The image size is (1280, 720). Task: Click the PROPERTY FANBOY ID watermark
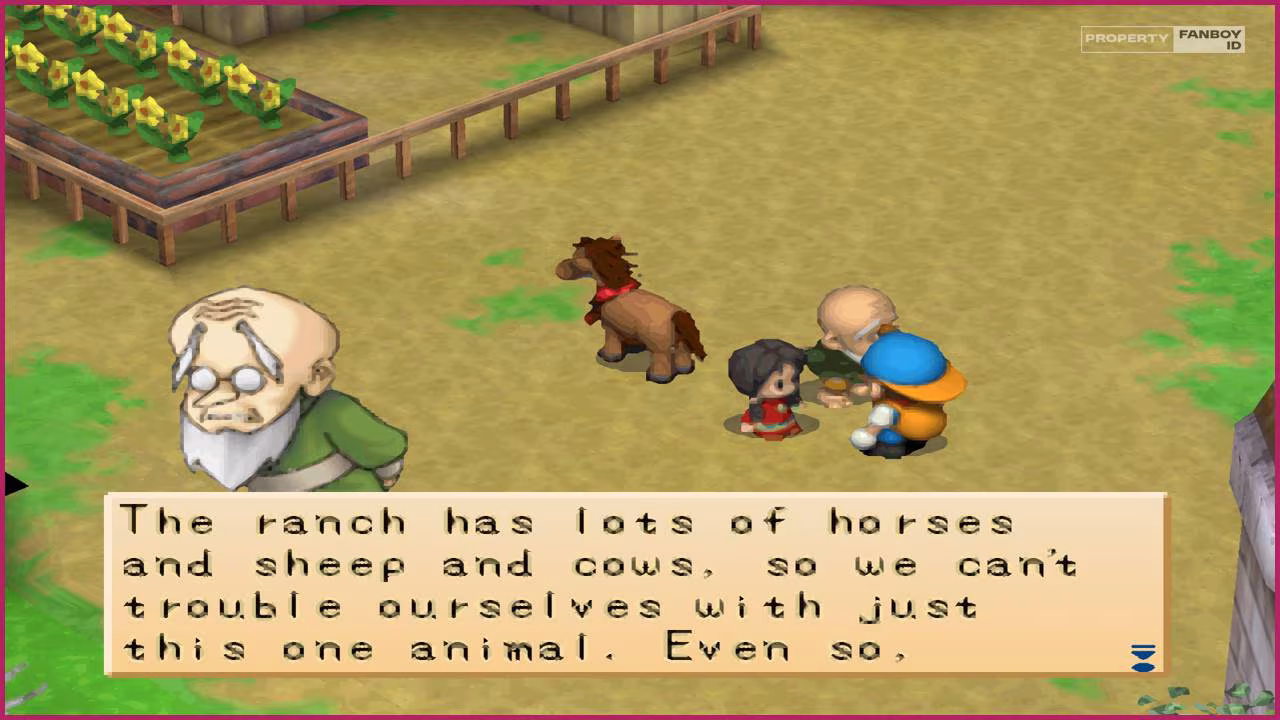tap(1163, 40)
